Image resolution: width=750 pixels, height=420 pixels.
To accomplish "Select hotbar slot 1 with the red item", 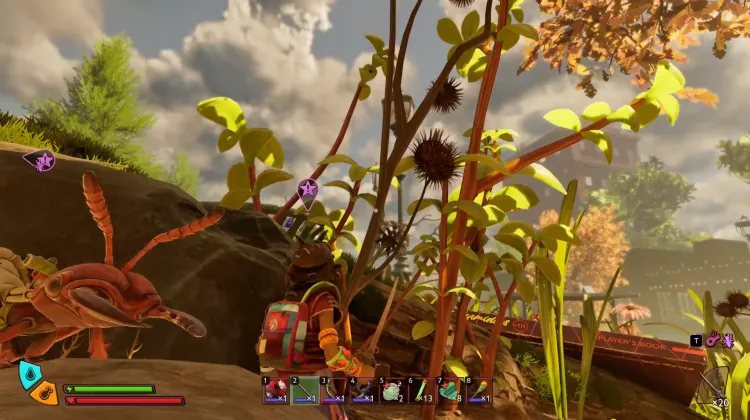I will click(x=276, y=390).
